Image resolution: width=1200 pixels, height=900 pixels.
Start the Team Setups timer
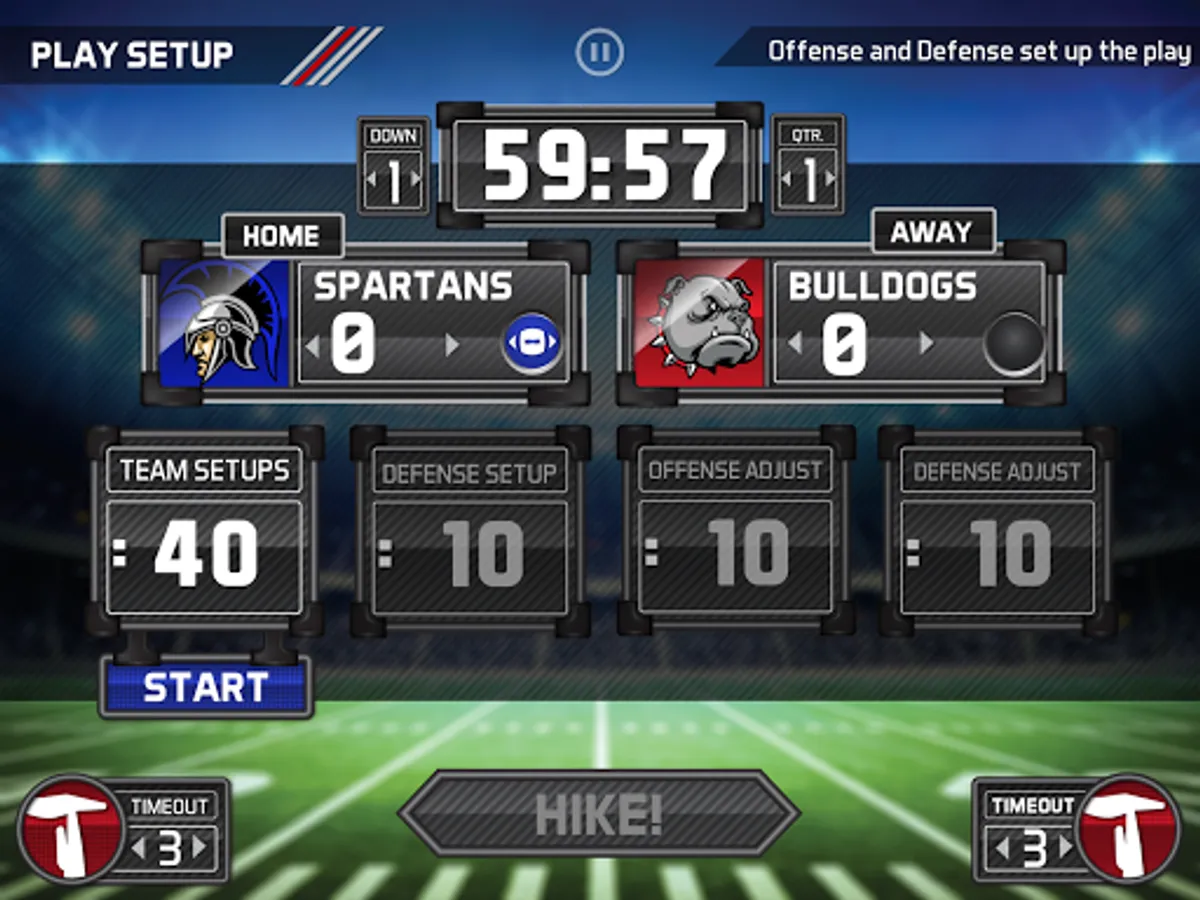point(206,687)
